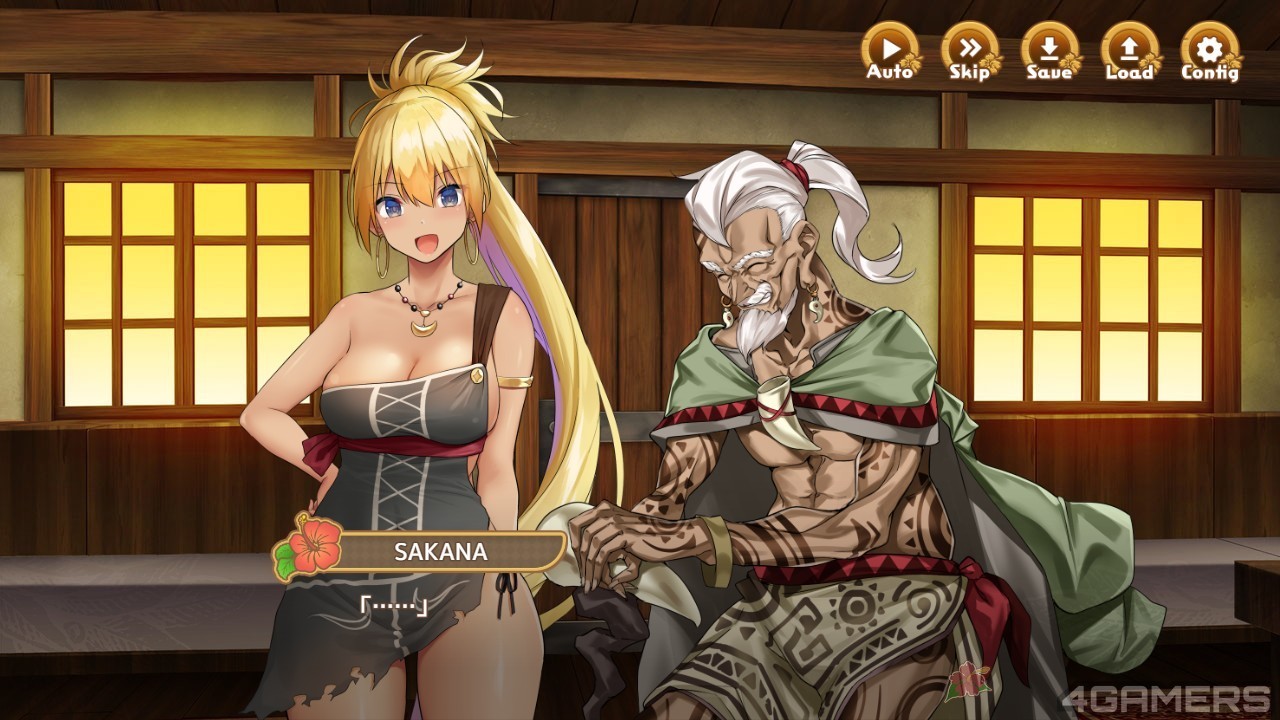Open the Load menu
This screenshot has width=1280, height=720.
1129,52
